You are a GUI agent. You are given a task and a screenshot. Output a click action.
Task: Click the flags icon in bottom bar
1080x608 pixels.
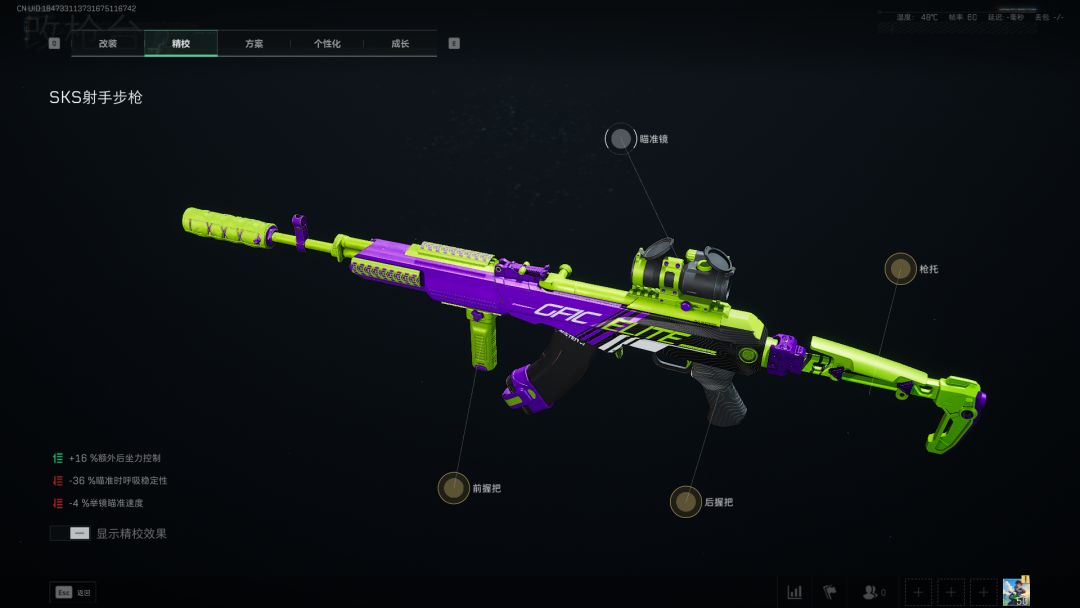[829, 592]
